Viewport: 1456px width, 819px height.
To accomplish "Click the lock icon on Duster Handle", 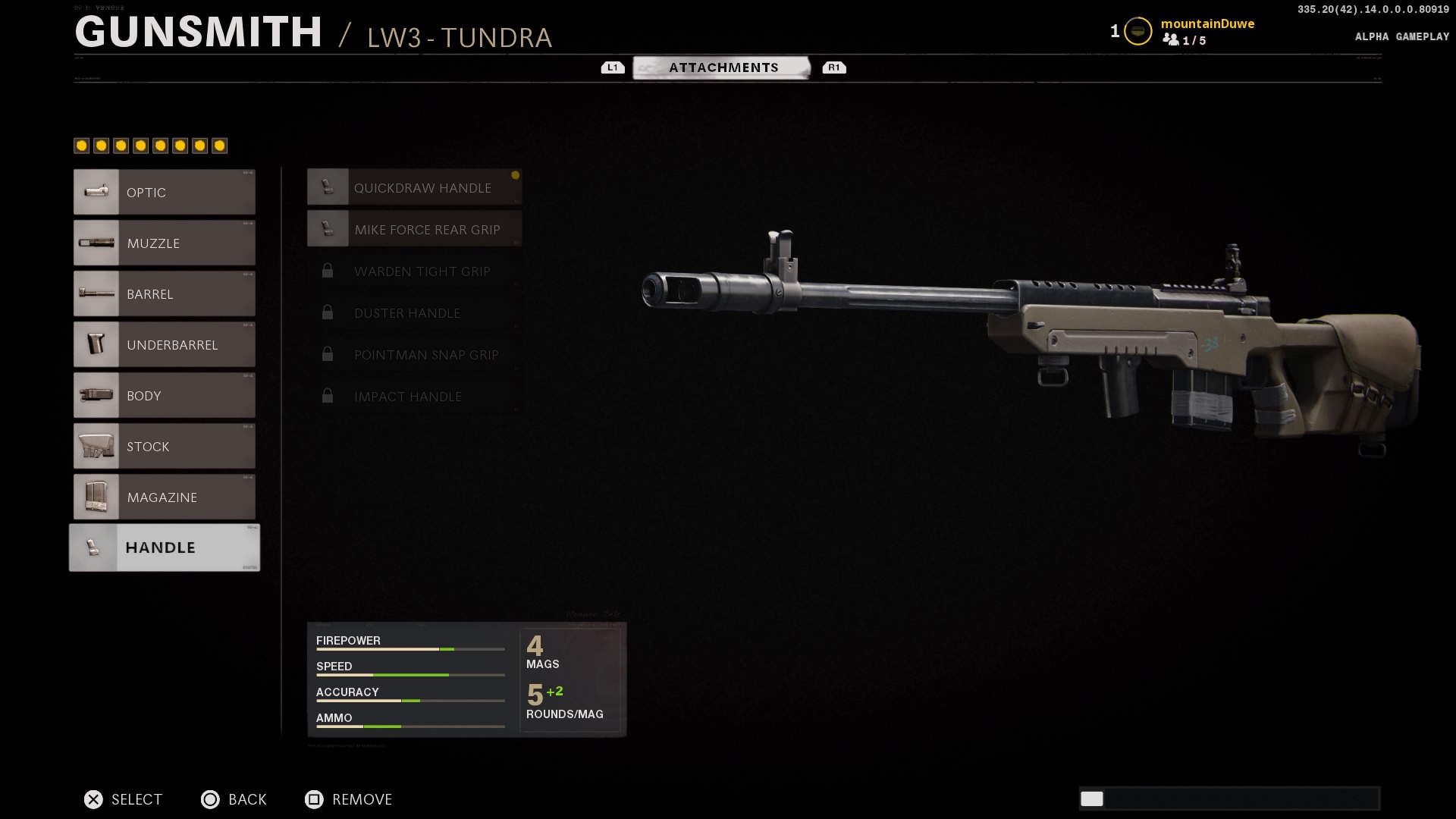I will [x=328, y=312].
